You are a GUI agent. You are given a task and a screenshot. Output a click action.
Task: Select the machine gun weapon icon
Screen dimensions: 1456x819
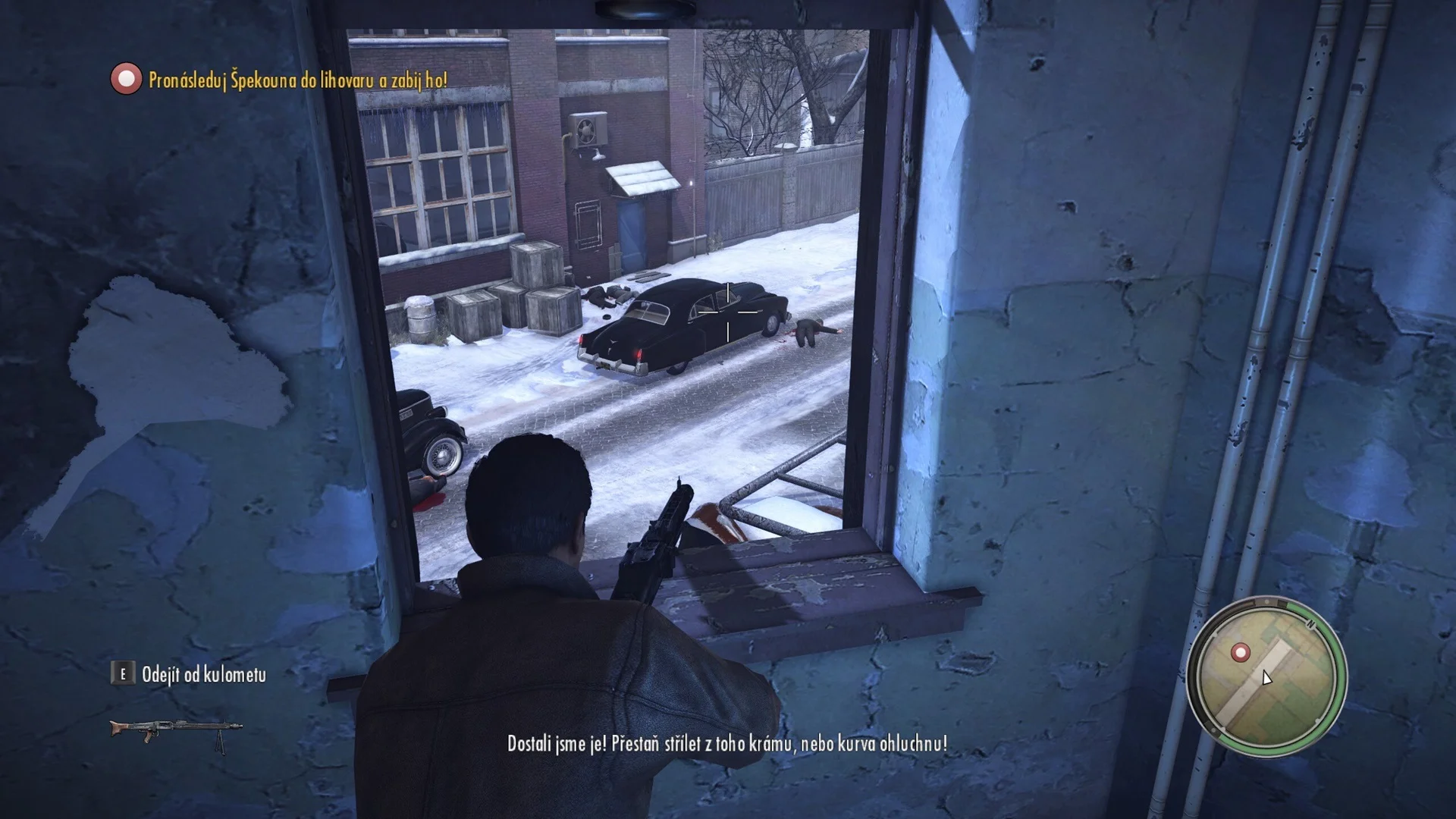coord(176,733)
